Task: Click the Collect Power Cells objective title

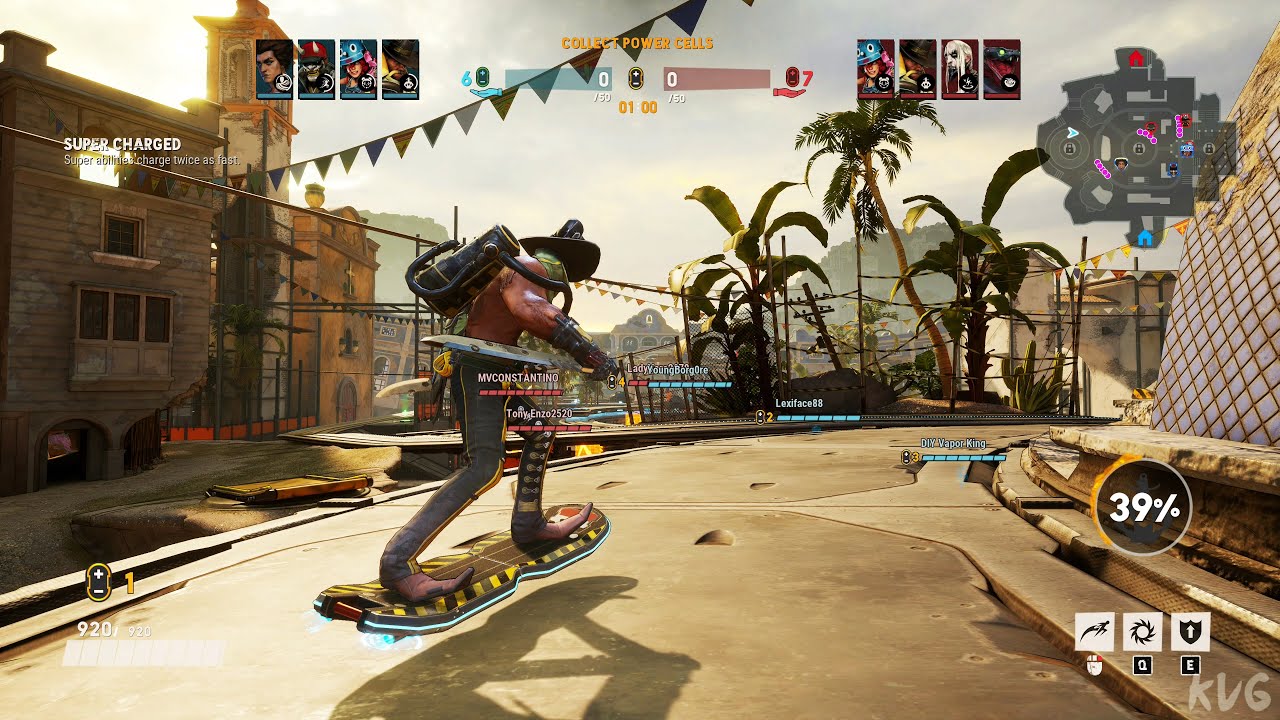Action: pyautogui.click(x=637, y=43)
